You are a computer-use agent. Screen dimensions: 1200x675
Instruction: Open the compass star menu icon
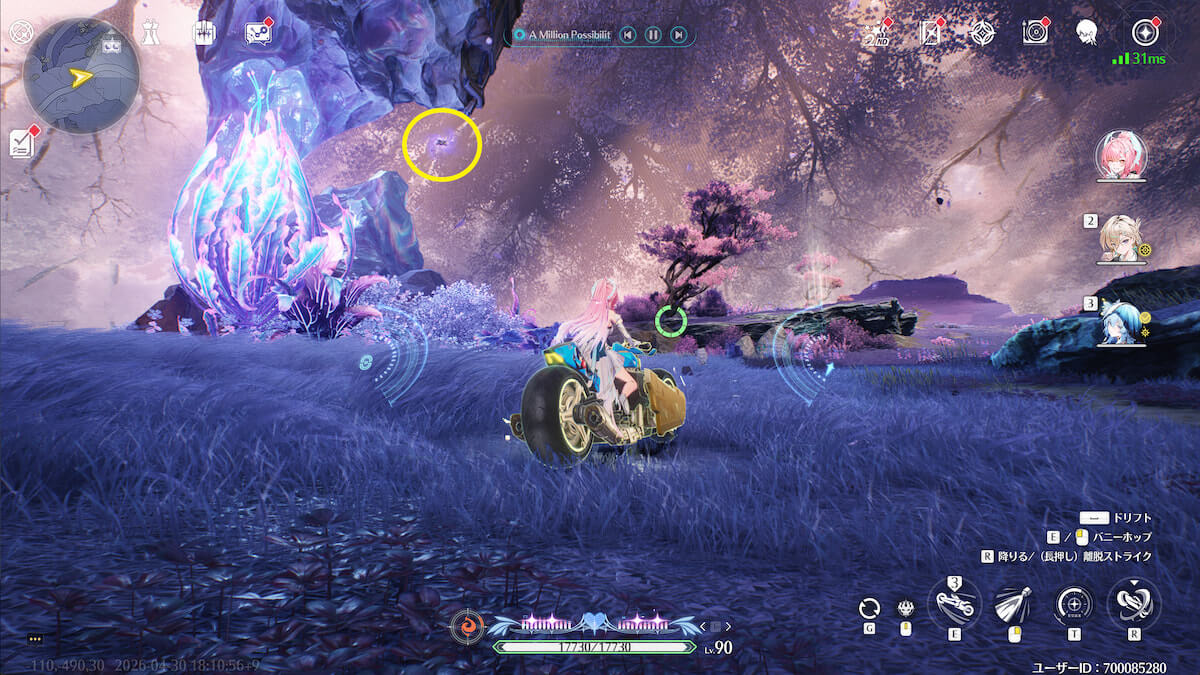tap(1144, 32)
